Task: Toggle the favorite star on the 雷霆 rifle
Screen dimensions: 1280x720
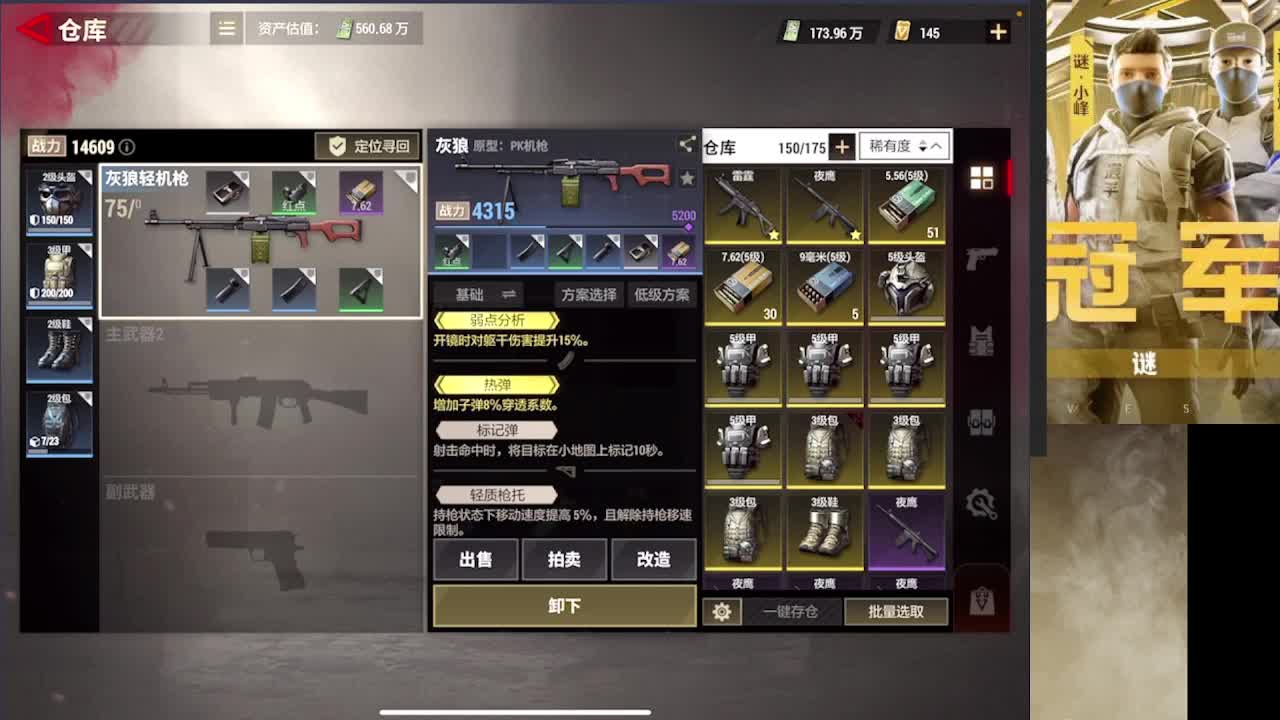Action: pos(774,234)
